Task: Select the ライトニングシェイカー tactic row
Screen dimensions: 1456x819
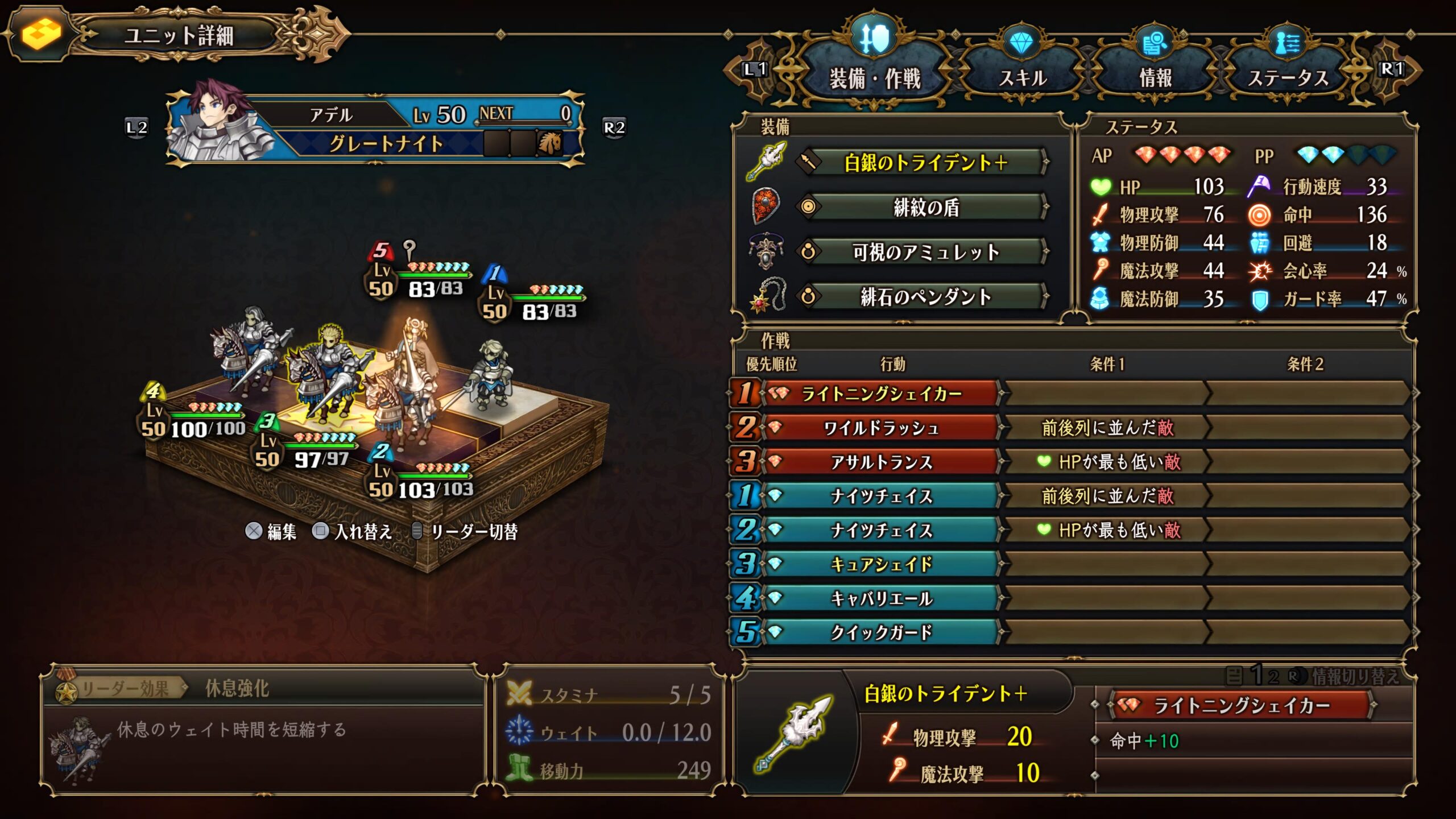Action: (x=880, y=394)
